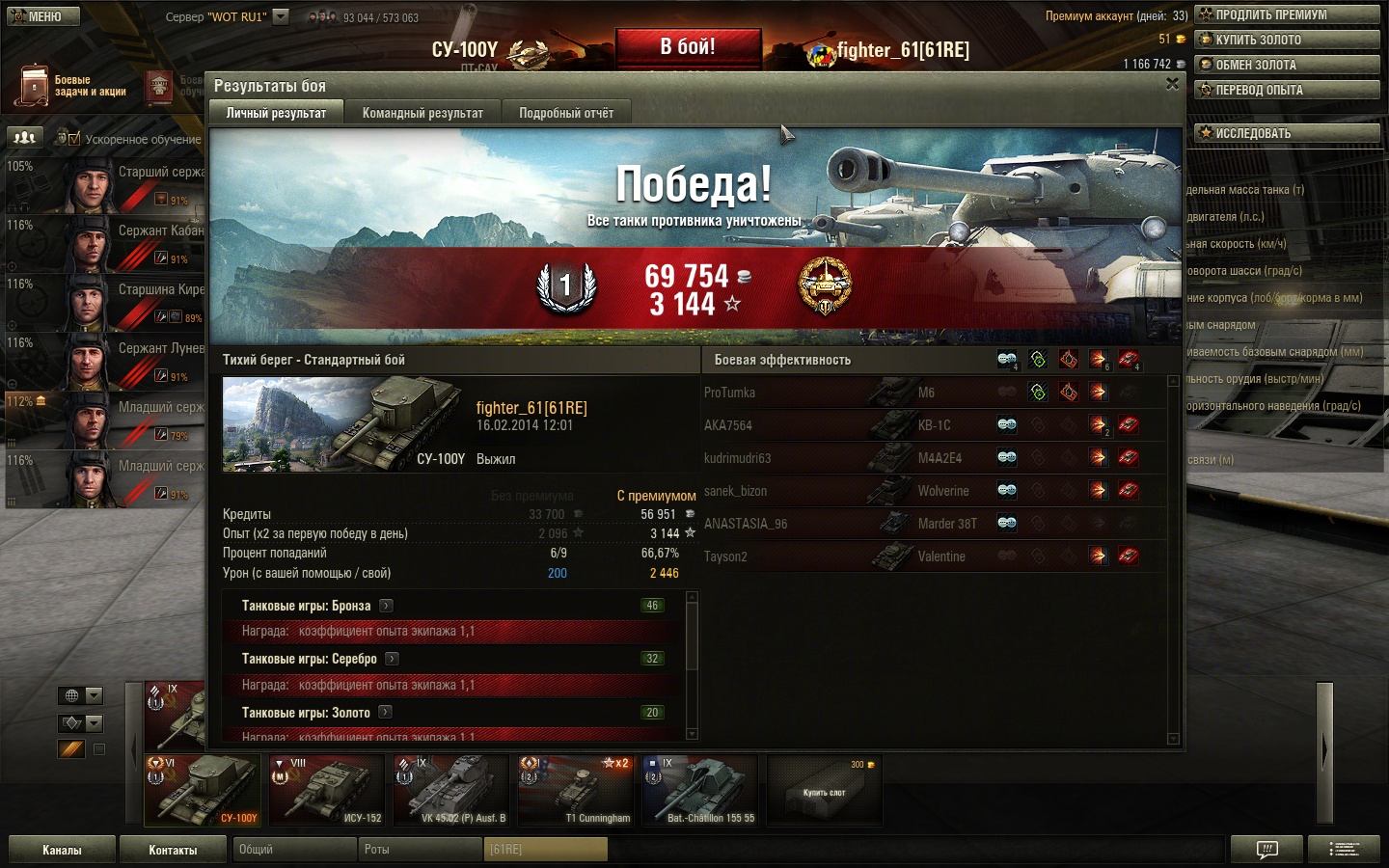
Task: Select the Личный результат tab
Action: 276,113
